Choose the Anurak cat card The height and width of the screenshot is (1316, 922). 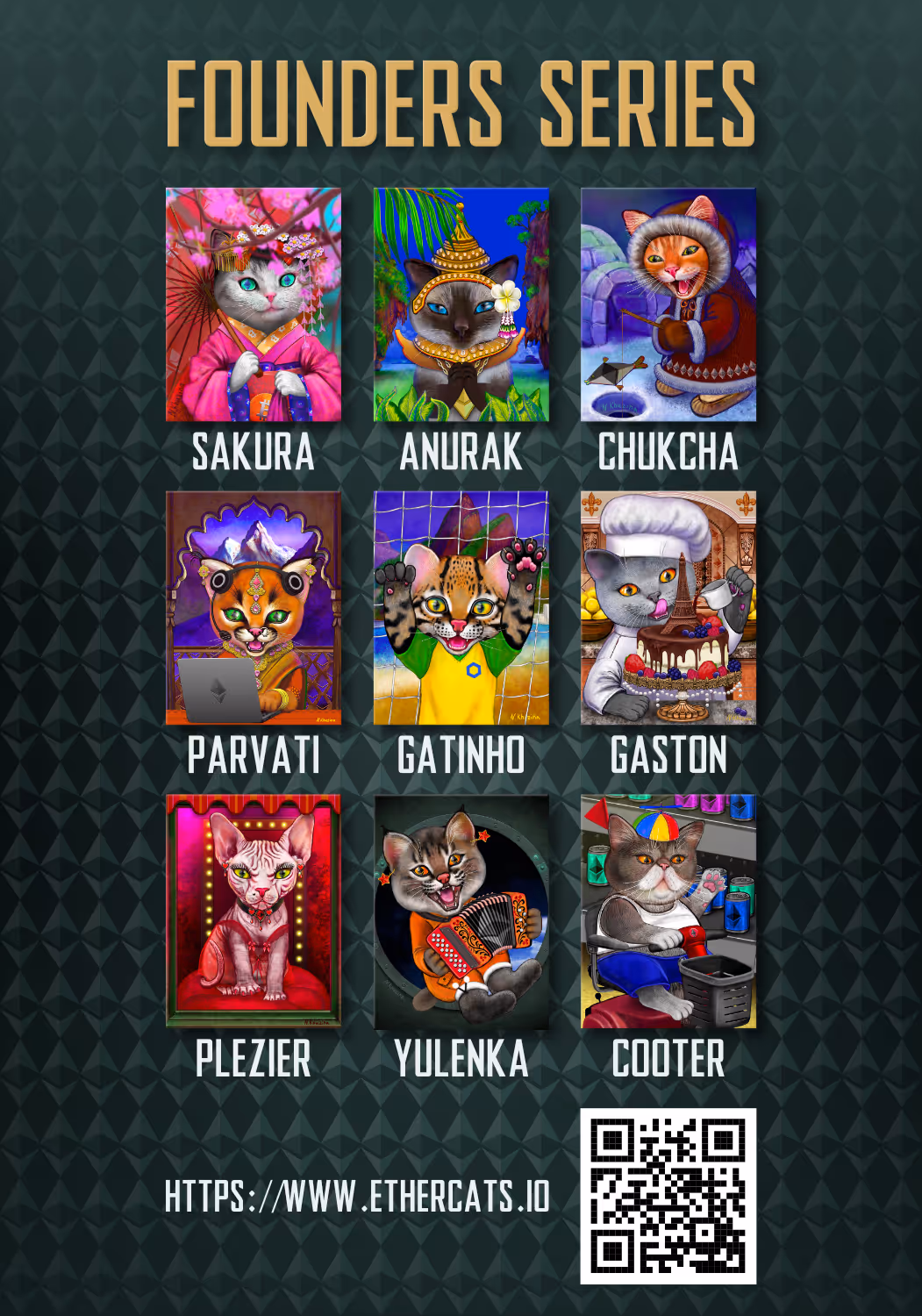pyautogui.click(x=461, y=304)
